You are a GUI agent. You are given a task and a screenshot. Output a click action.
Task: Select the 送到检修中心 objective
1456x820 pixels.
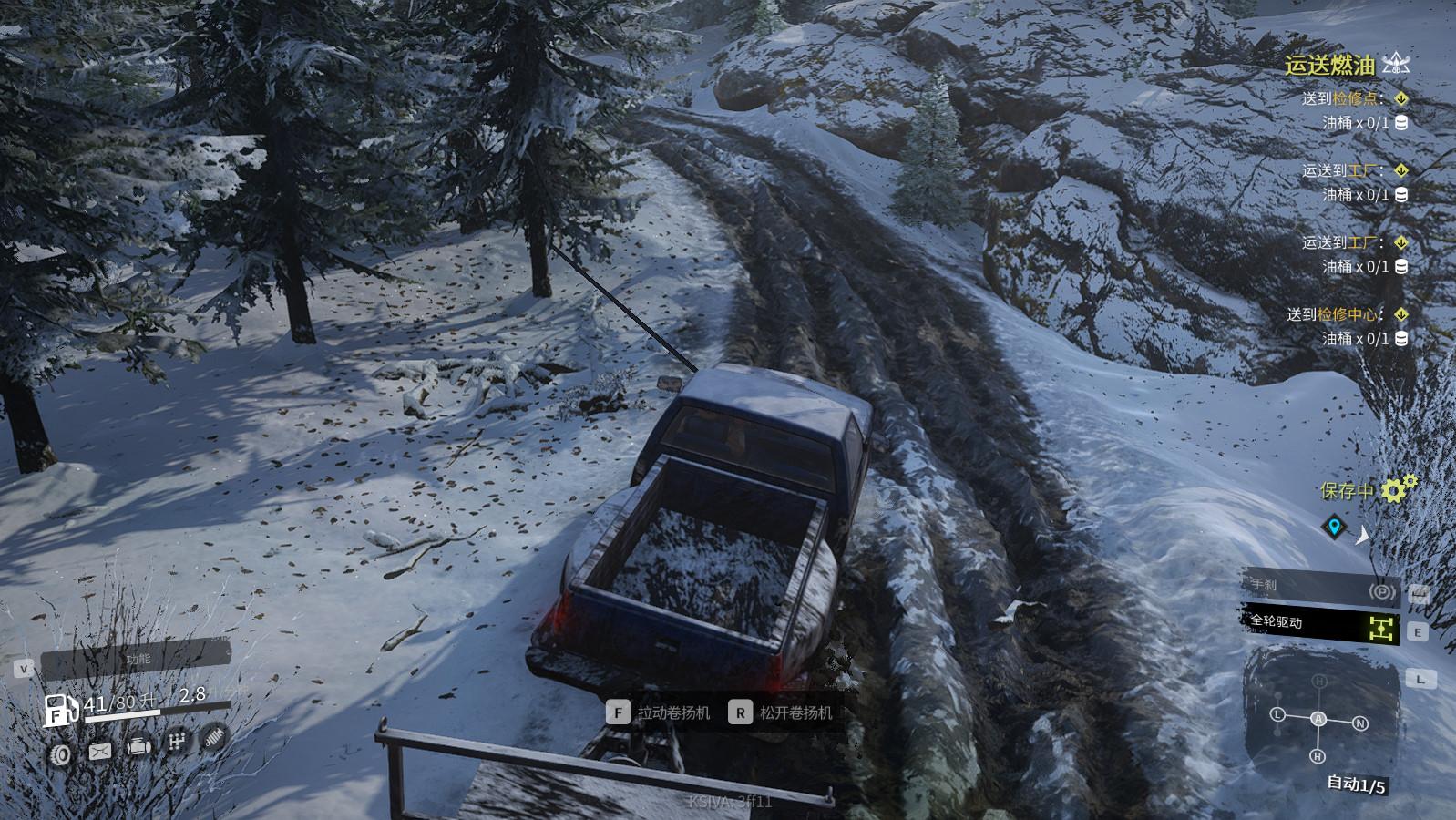1335,314
